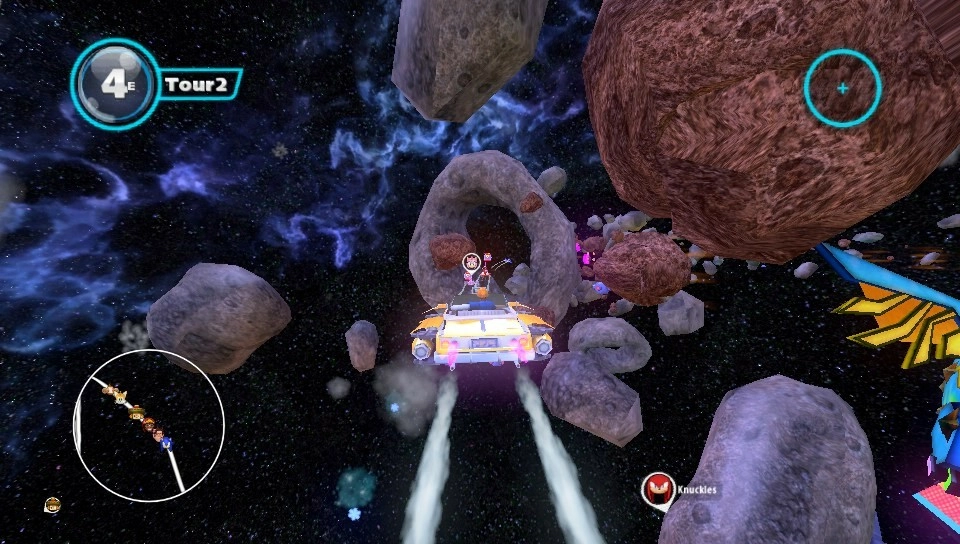960x544 pixels.
Task: Click the Knuckles racer marker icon
Action: point(657,489)
